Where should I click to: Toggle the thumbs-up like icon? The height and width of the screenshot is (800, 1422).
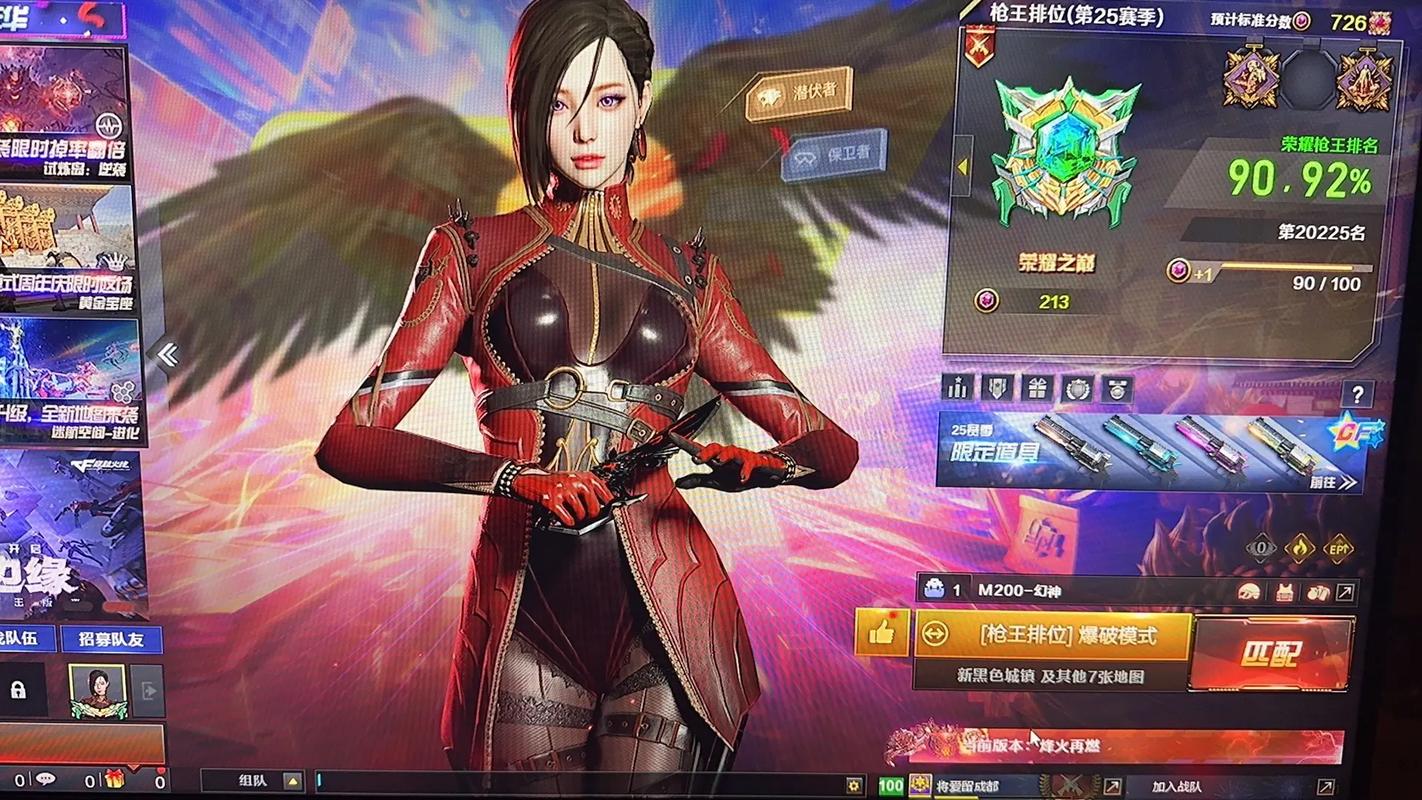pos(880,632)
